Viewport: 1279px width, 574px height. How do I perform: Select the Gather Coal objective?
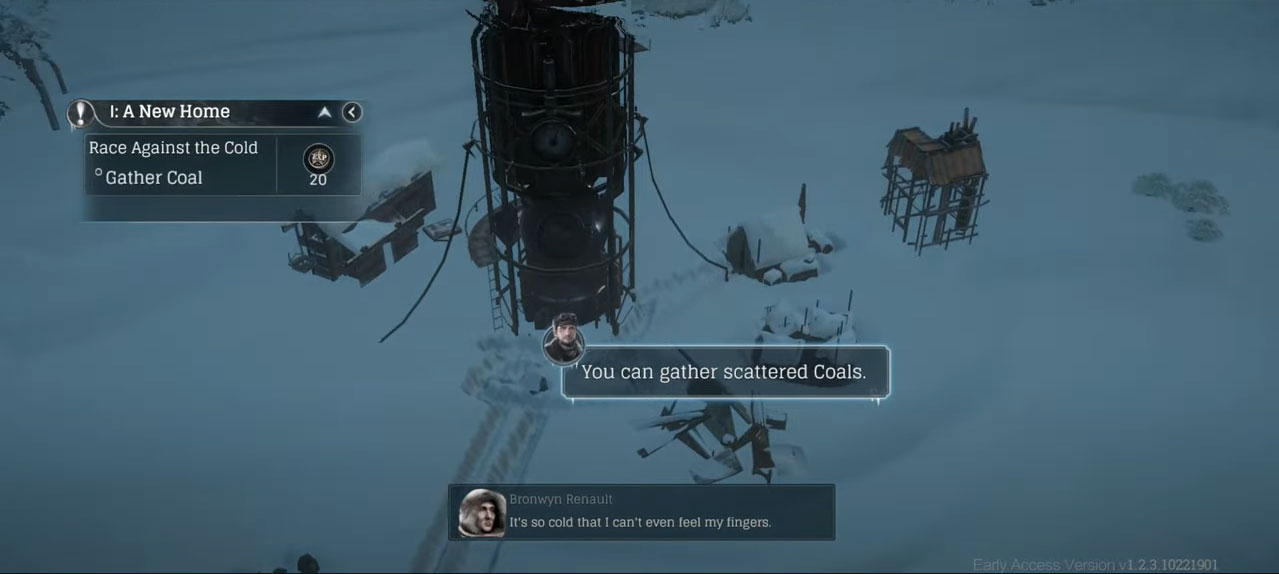(153, 178)
